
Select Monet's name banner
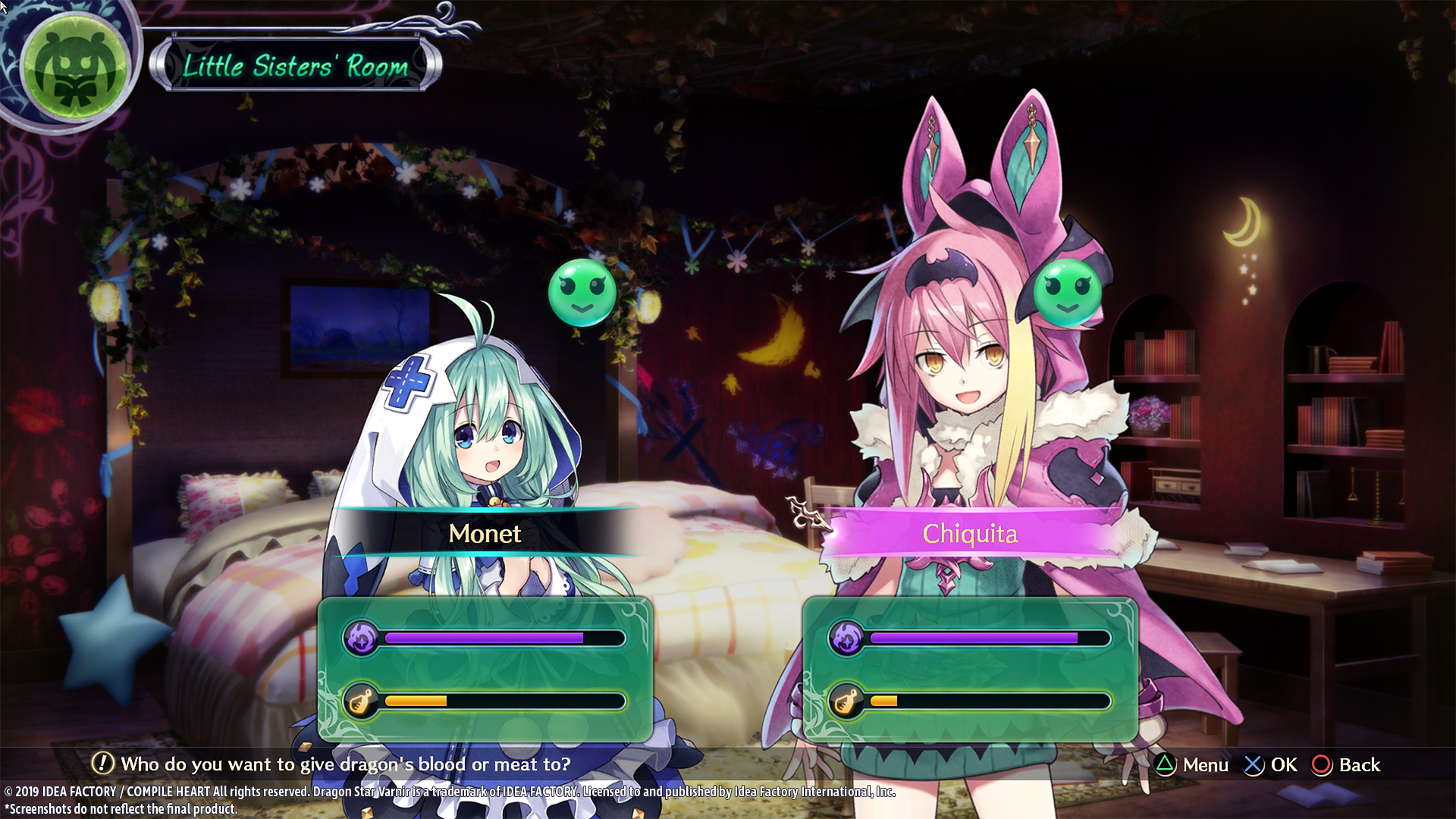485,533
